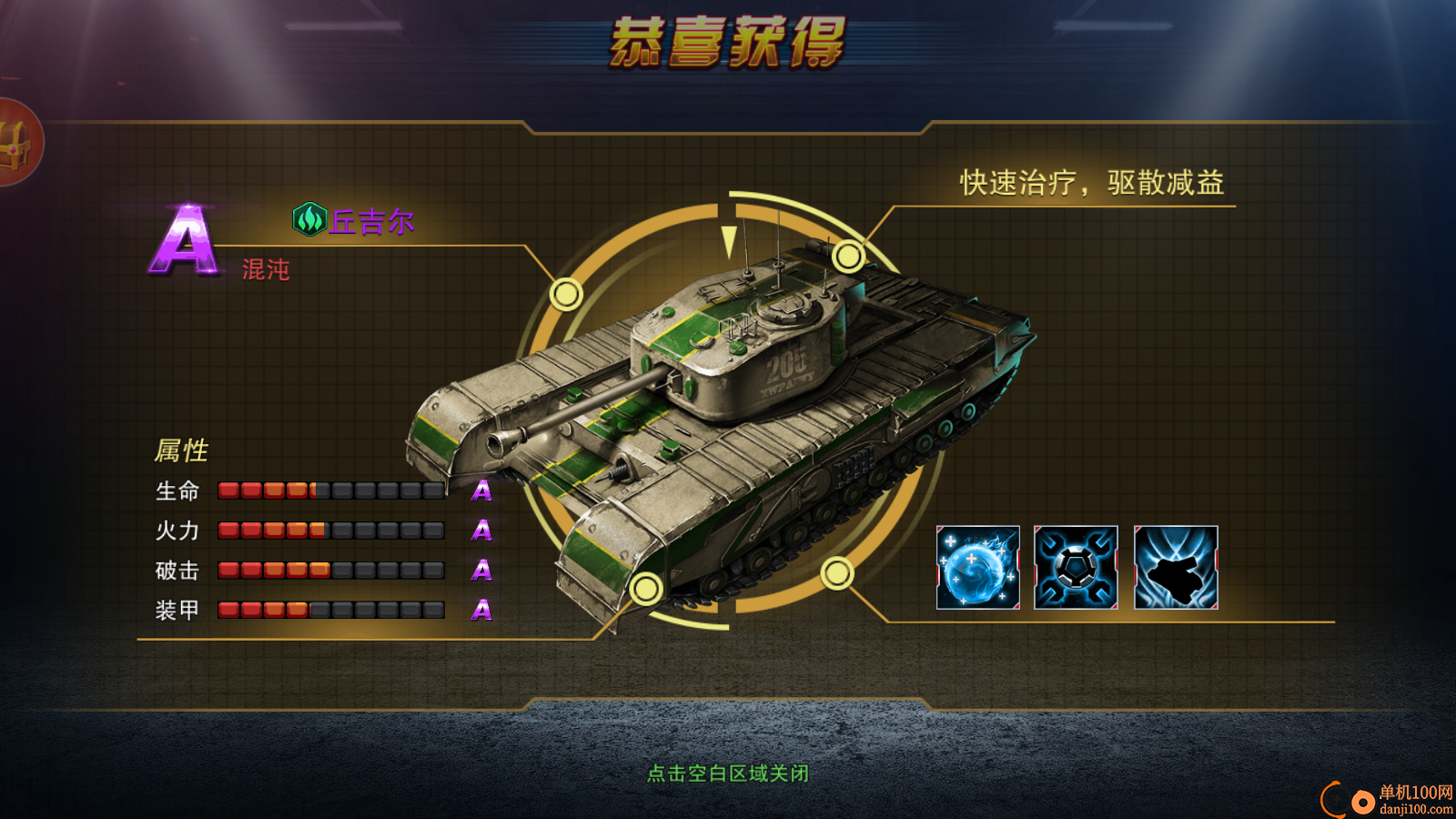The image size is (1456, 819).
Task: Select the 快速治疗 skill hotspot circle
Action: coord(849,255)
